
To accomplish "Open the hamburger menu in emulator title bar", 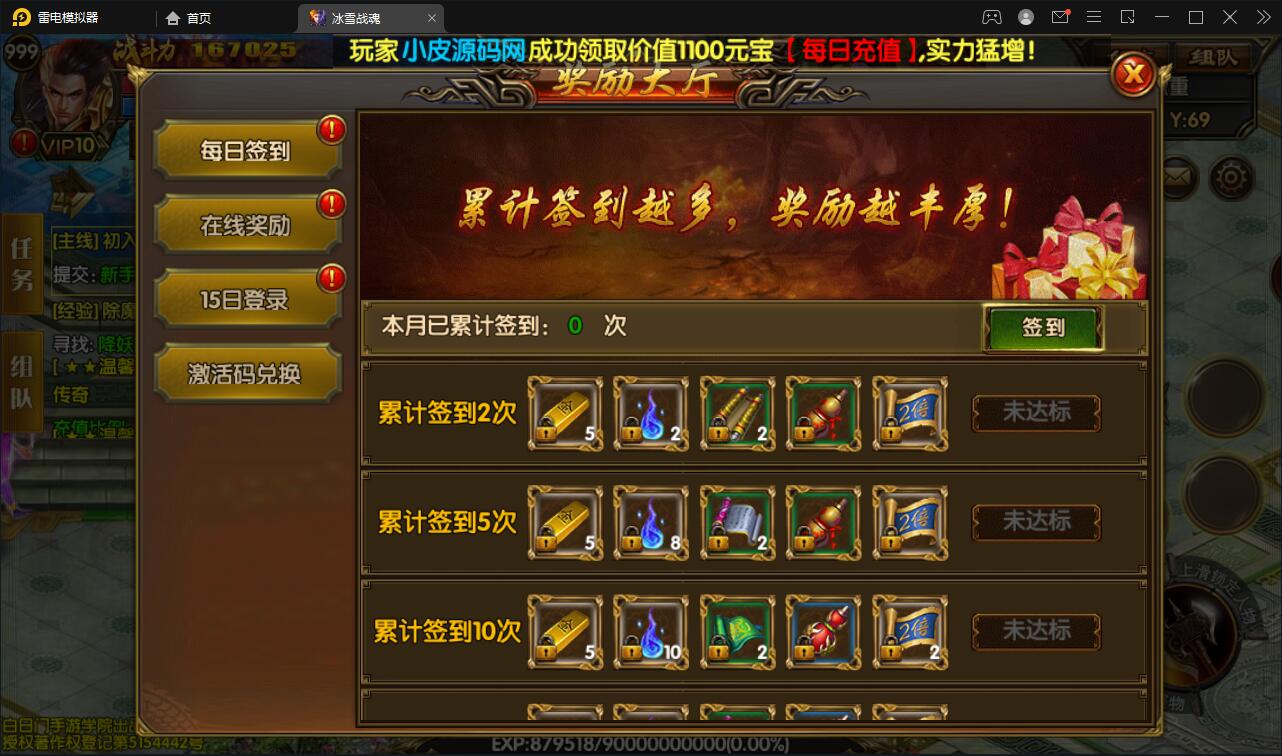I will click(1094, 17).
